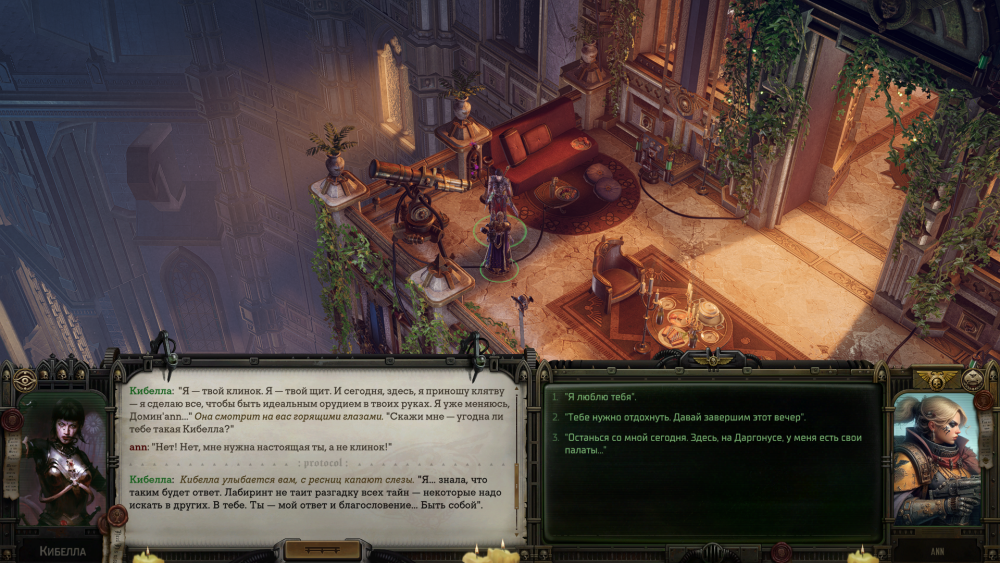Click the eye icon above Кибелла's portrait
The image size is (1000, 563).
(x=25, y=380)
